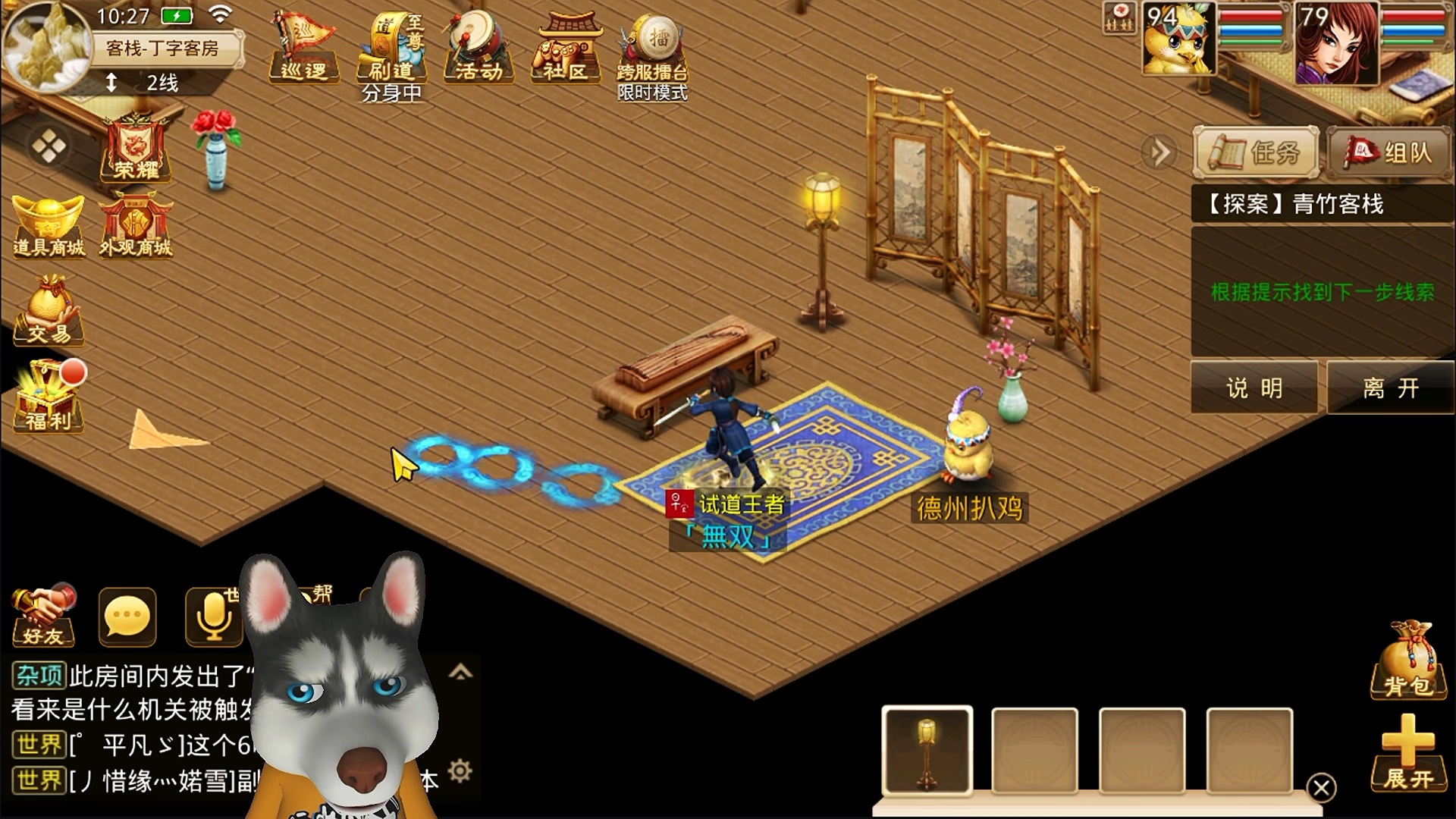Open the 刷道 icon
The width and height of the screenshot is (1456, 819).
click(391, 49)
